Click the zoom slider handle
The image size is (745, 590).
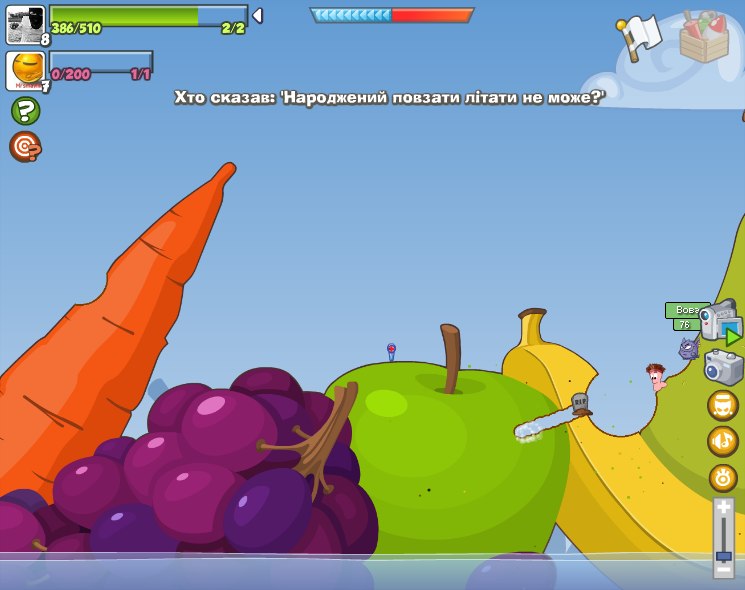pos(723,555)
